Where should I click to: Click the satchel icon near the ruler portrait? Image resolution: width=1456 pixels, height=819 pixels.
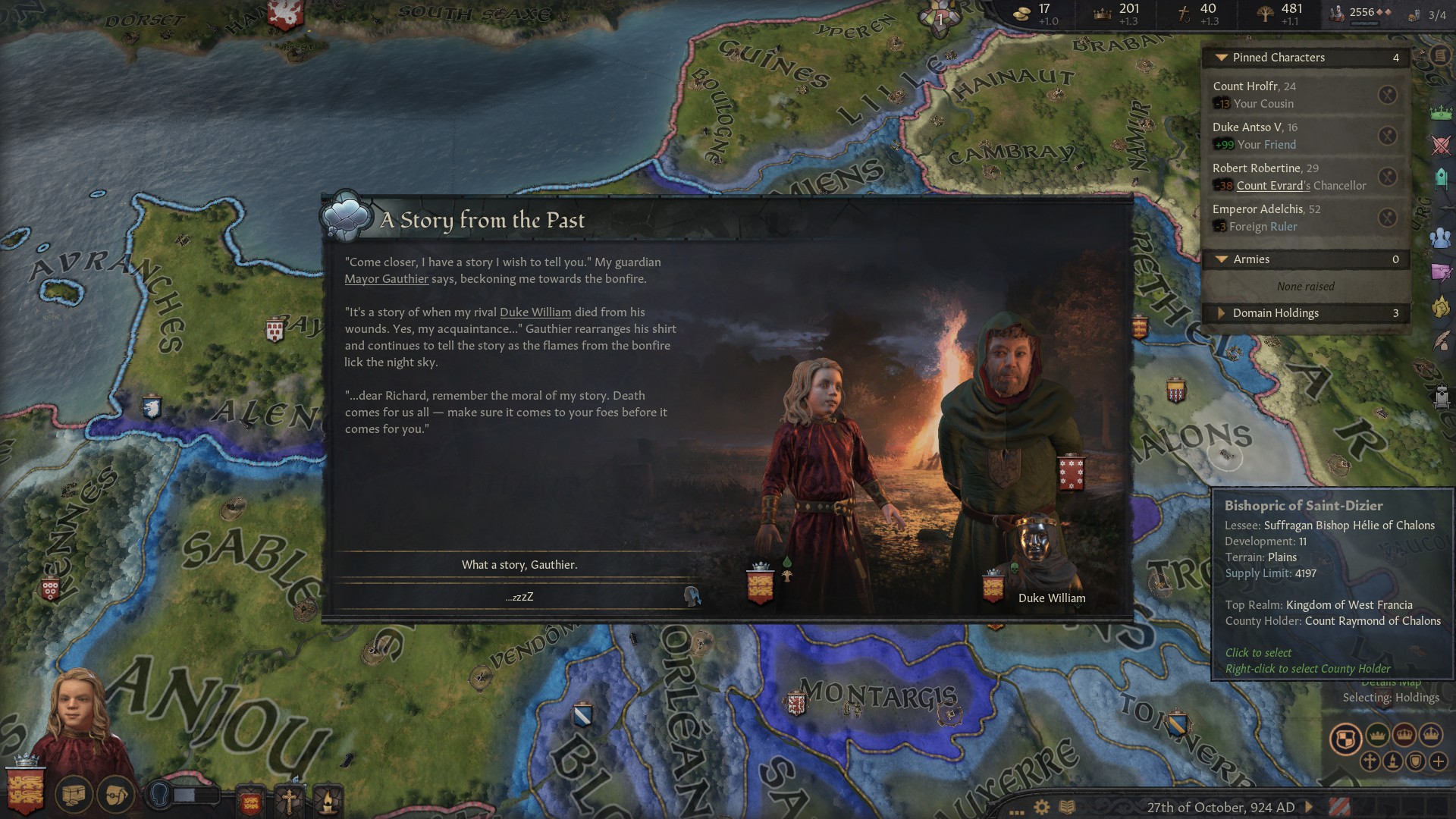[x=117, y=795]
